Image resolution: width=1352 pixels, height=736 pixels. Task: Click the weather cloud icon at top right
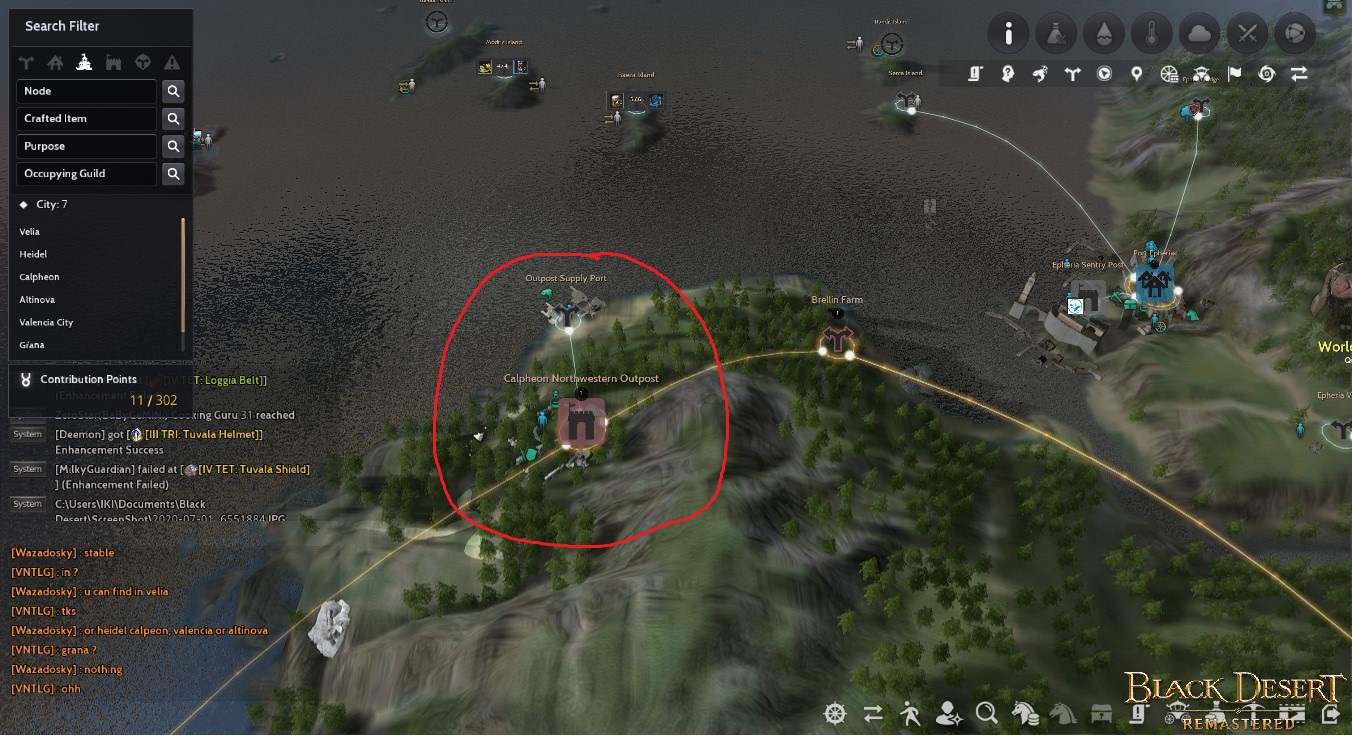1200,33
